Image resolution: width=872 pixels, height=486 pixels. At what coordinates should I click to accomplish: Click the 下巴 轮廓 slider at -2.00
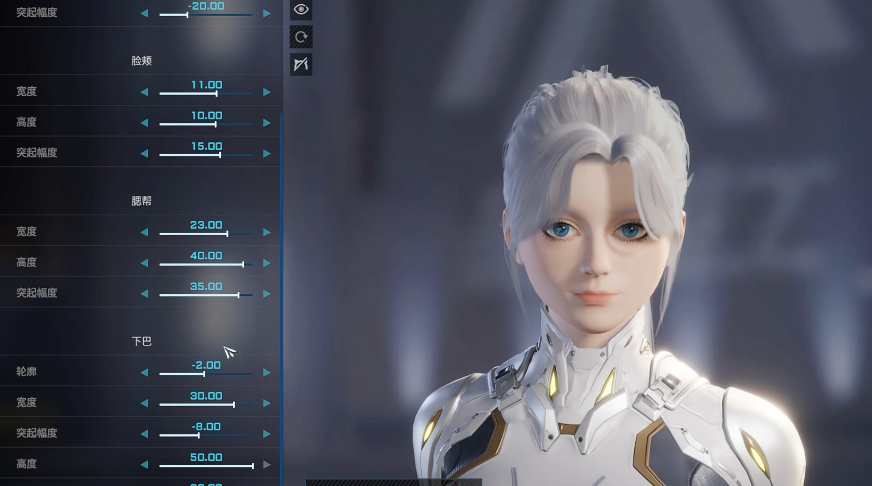[203, 374]
